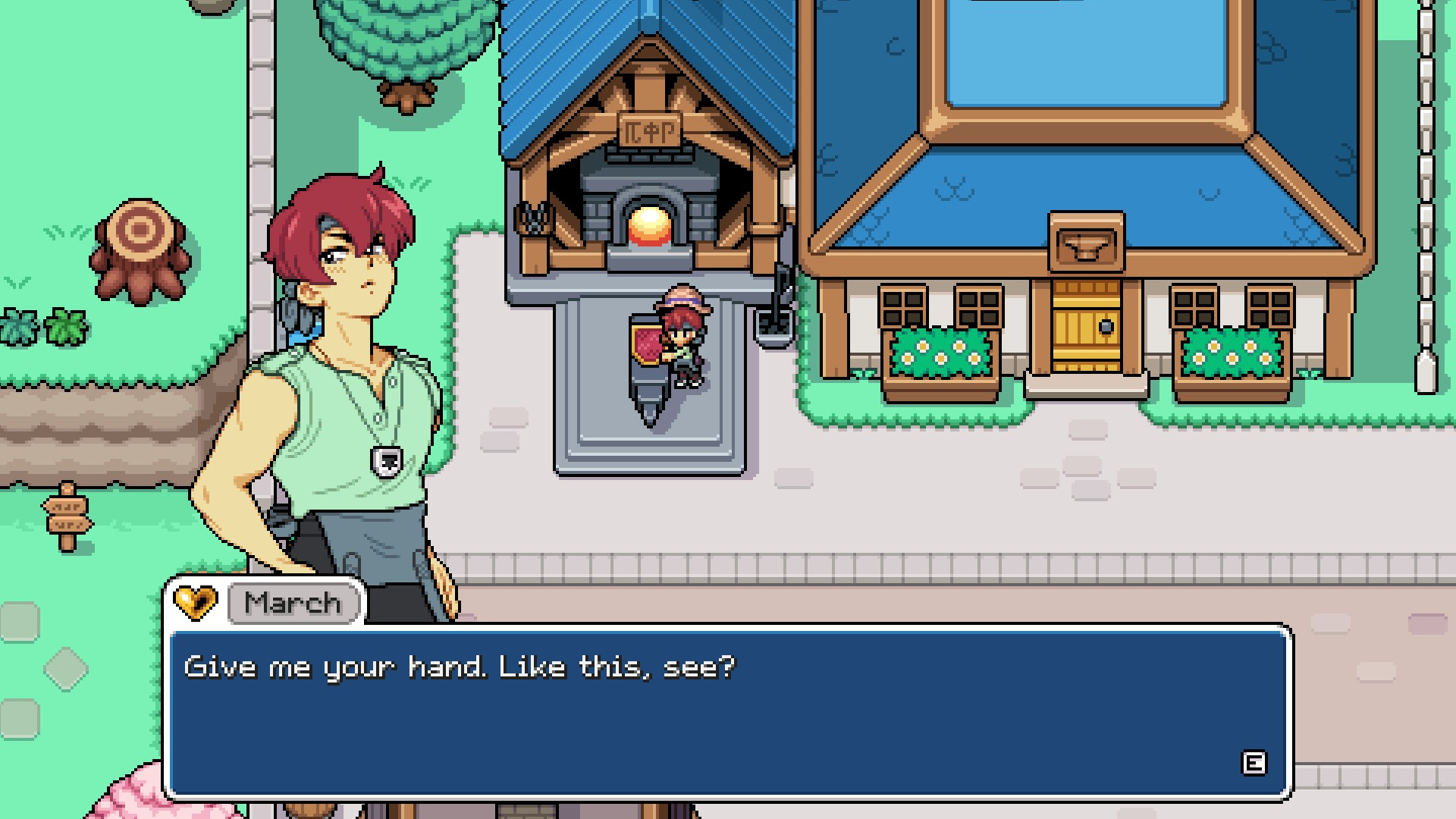The height and width of the screenshot is (819, 1456).
Task: Advance the dialogue by clicking the text box
Action: tap(728, 711)
